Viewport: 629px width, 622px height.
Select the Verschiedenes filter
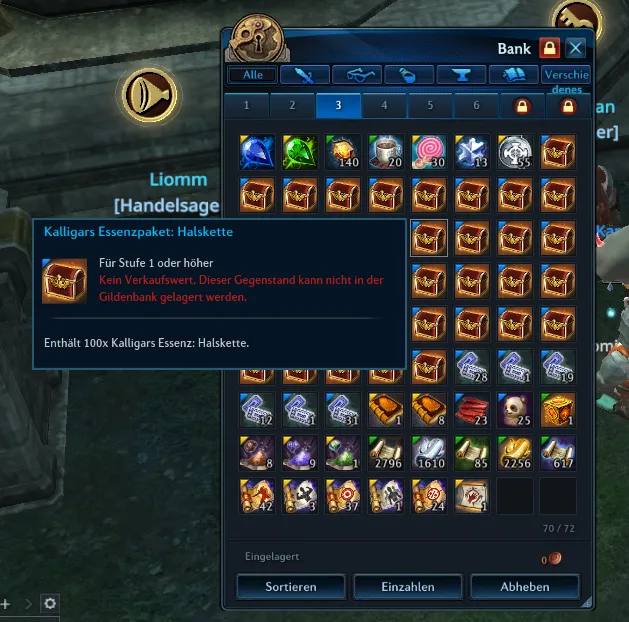(566, 75)
